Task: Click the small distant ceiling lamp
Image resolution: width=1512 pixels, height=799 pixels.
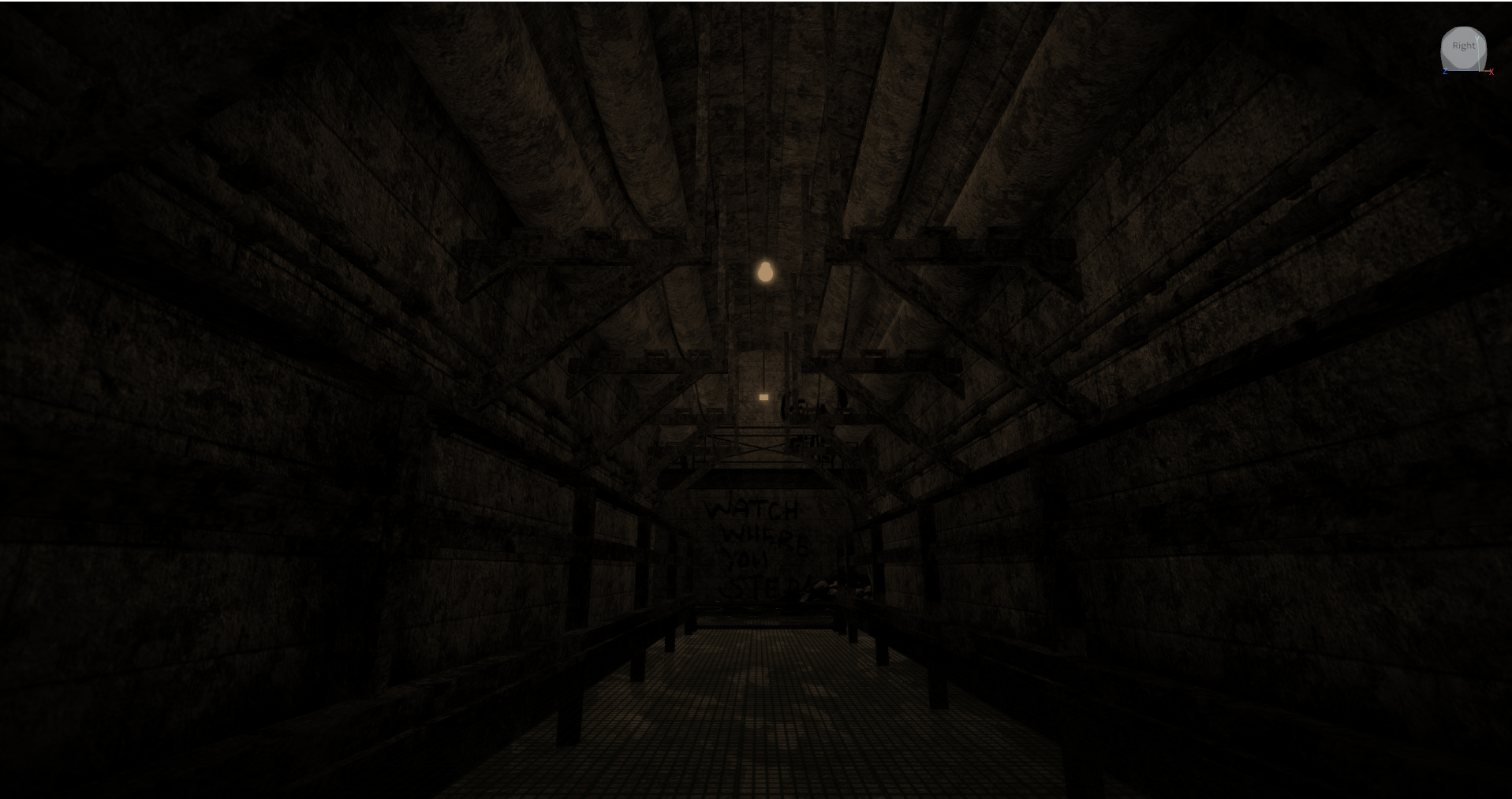Action: (x=764, y=397)
